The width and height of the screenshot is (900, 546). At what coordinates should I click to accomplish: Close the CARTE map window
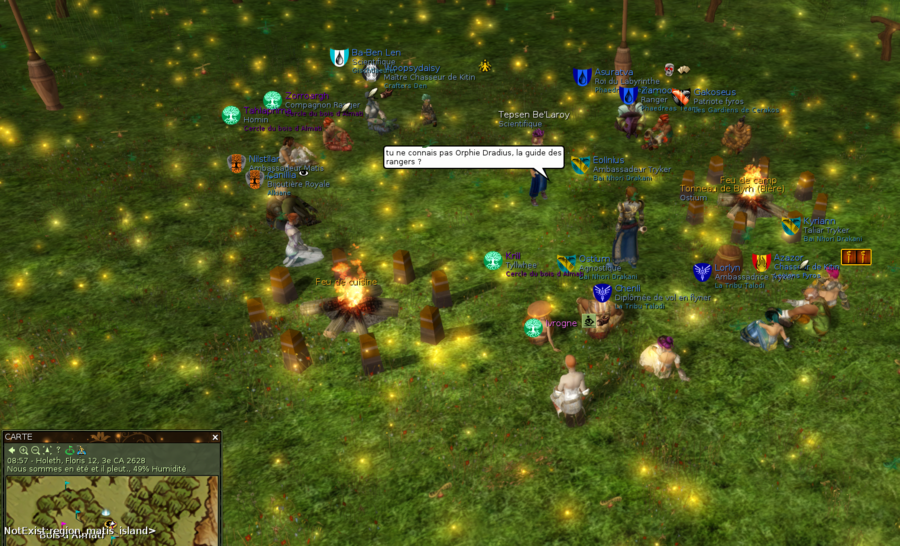(x=215, y=437)
